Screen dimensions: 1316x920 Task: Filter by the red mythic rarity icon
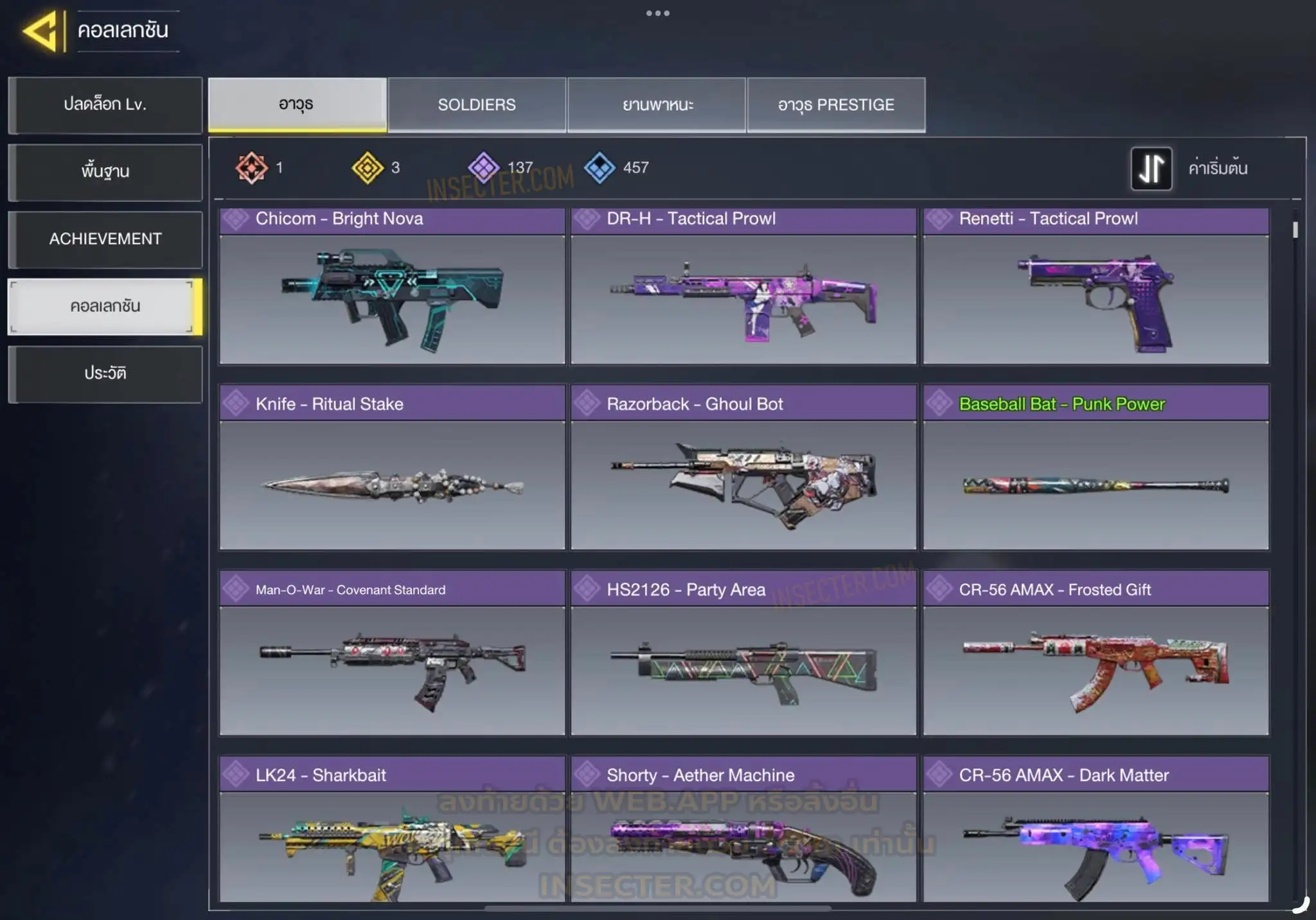tap(251, 168)
